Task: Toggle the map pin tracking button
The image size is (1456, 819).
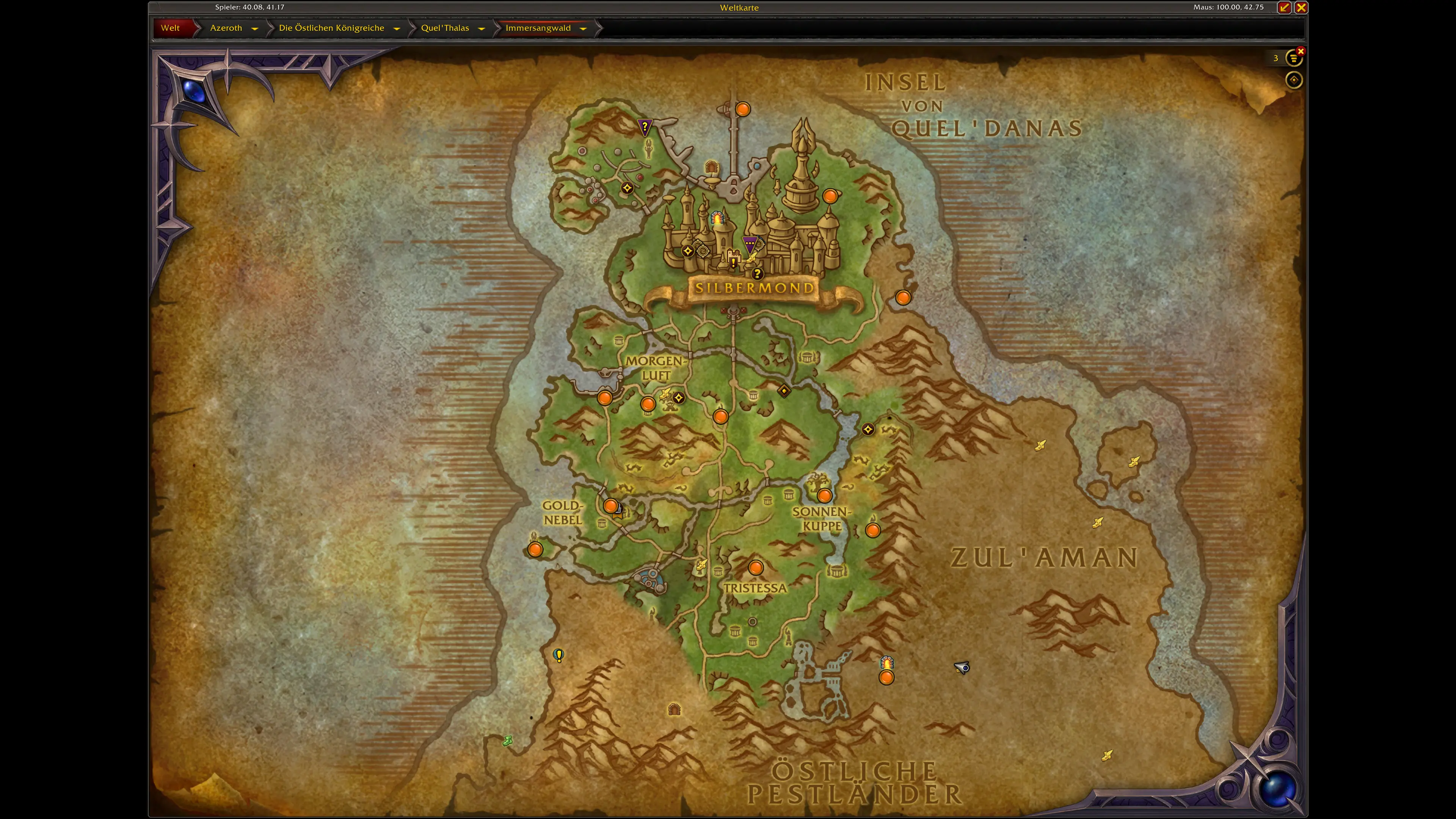Action: click(x=1294, y=80)
